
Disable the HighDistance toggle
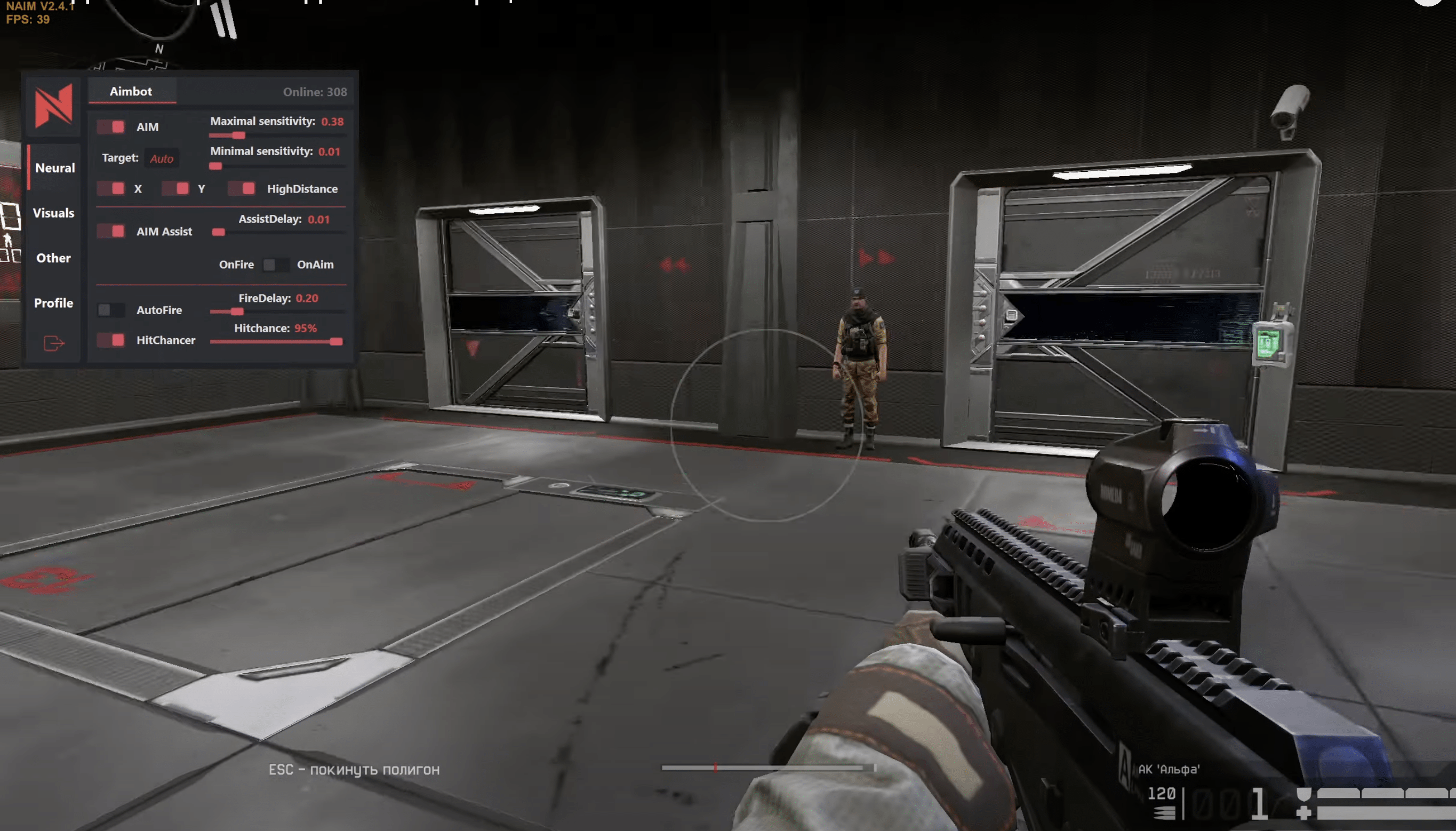(242, 188)
